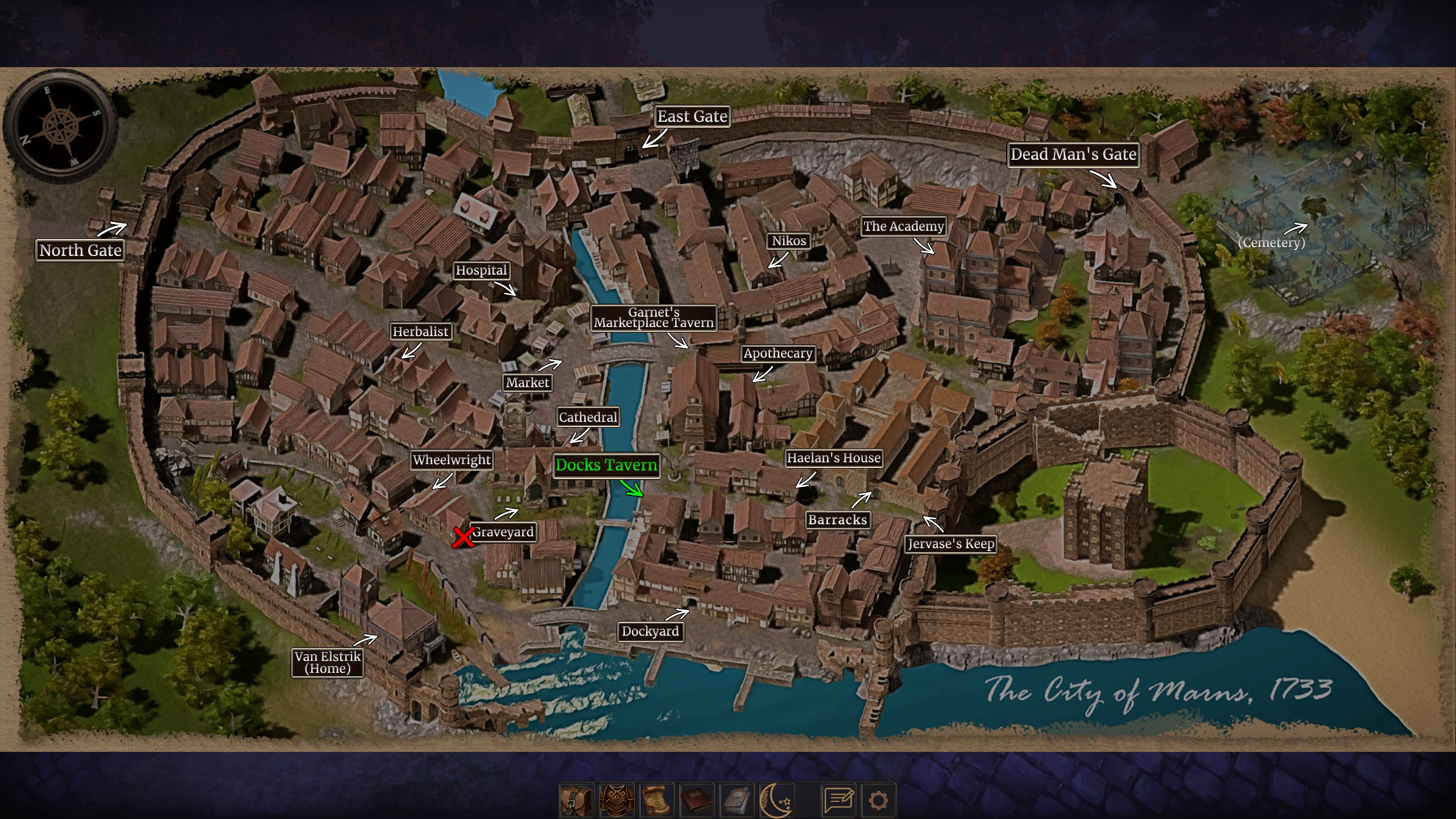
Task: Select the Dockyard map label
Action: pyautogui.click(x=650, y=631)
